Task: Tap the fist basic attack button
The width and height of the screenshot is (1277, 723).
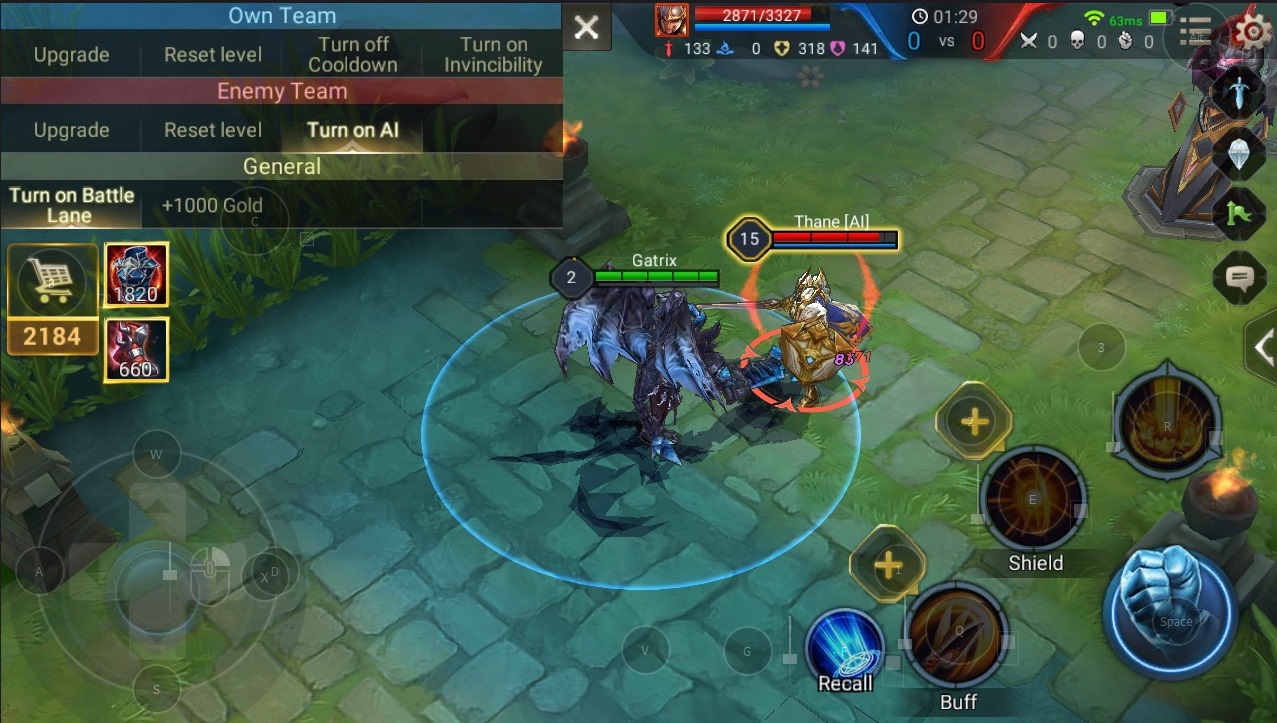Action: (1171, 609)
